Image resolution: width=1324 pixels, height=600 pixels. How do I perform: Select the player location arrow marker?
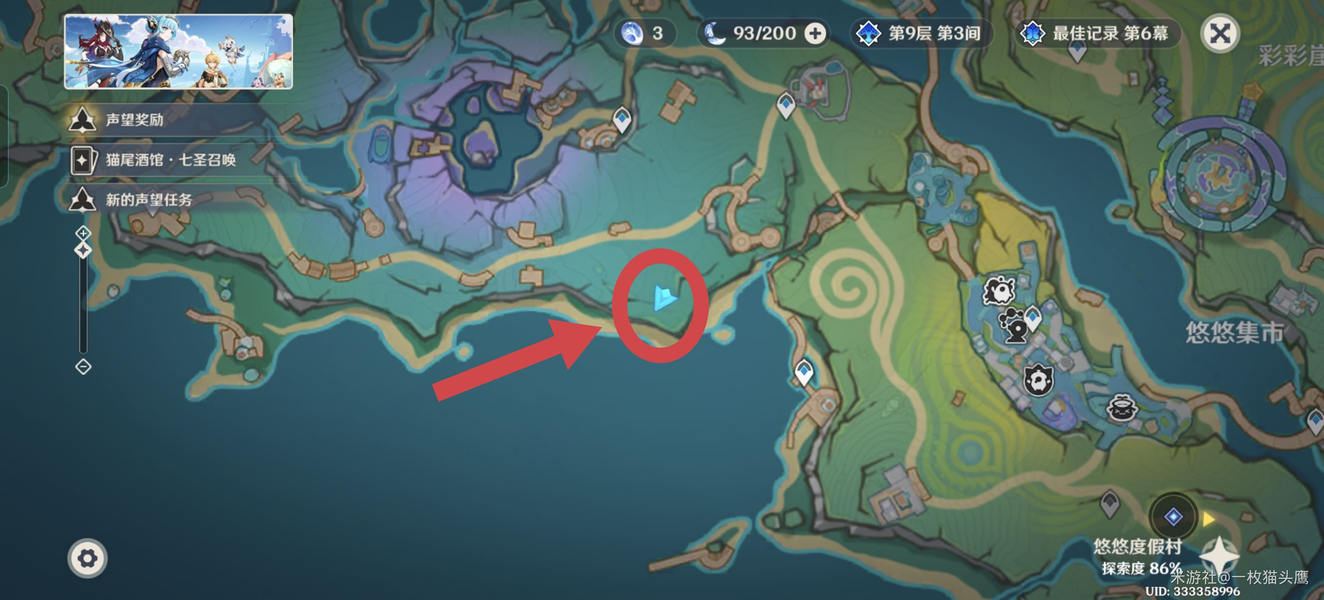click(x=662, y=297)
